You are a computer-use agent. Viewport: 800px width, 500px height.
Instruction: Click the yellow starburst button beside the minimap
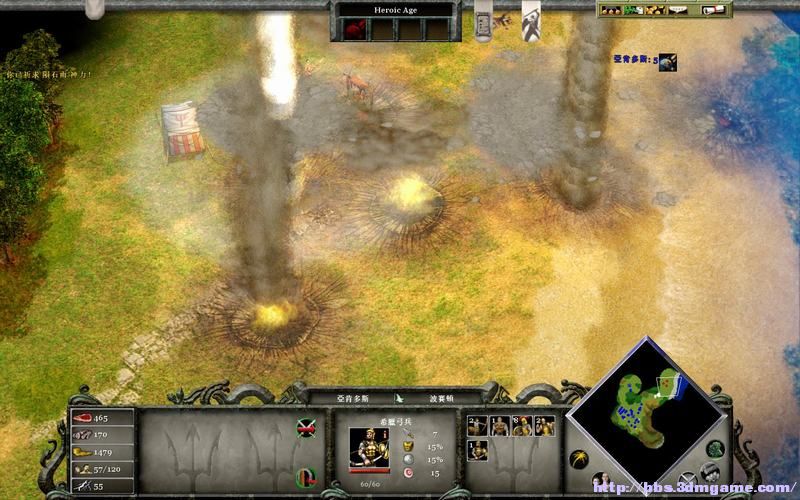pyautogui.click(x=578, y=461)
